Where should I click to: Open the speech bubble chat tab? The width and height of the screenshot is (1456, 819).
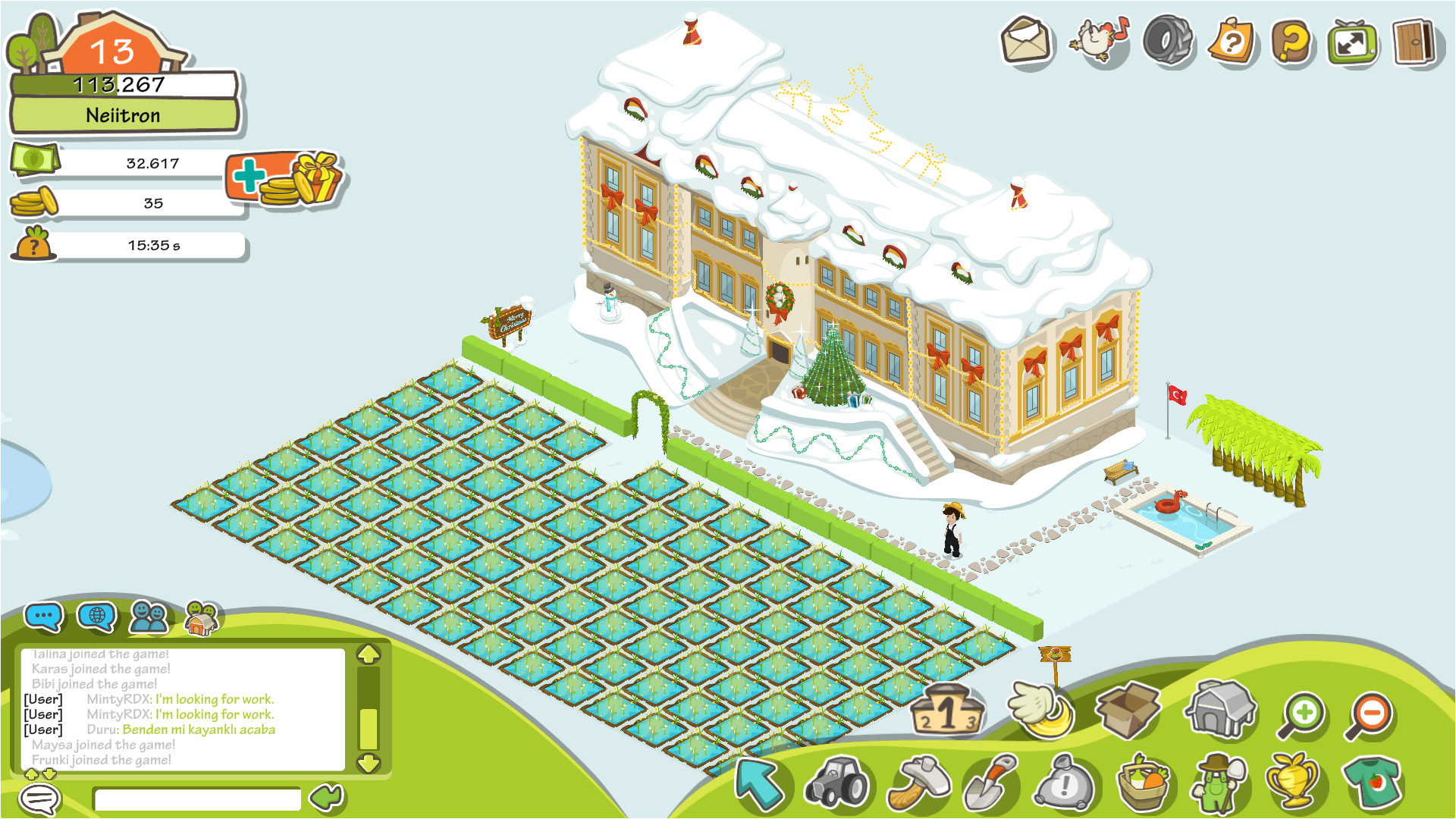tap(43, 617)
